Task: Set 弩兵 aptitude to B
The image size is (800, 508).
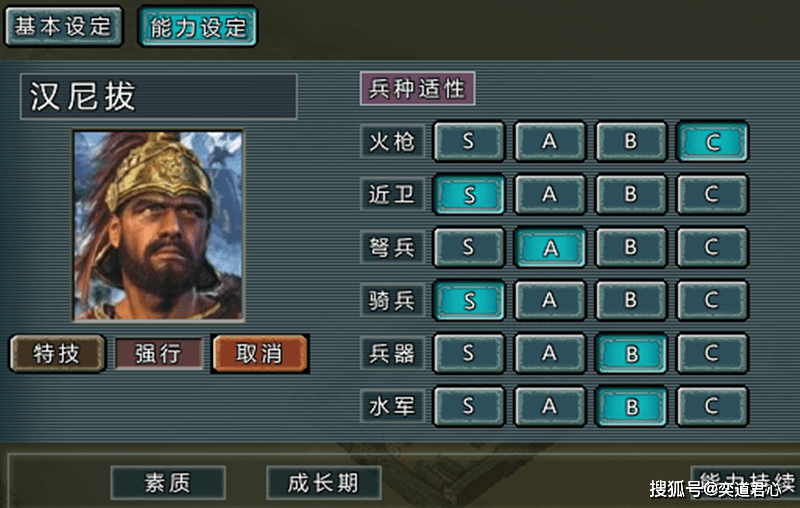Action: [631, 247]
